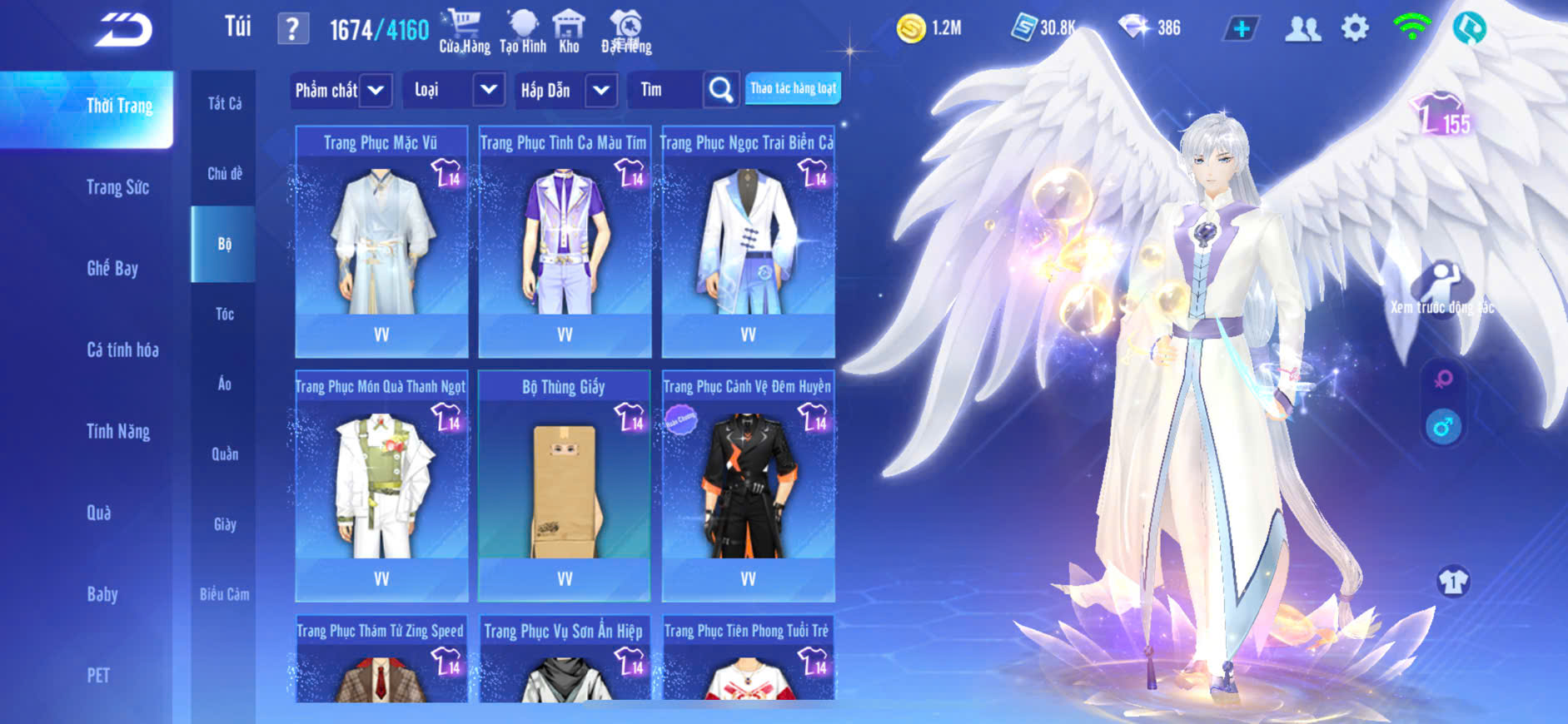
Task: Select Trang Phục Mặc Vũ outfit
Action: coord(381,241)
